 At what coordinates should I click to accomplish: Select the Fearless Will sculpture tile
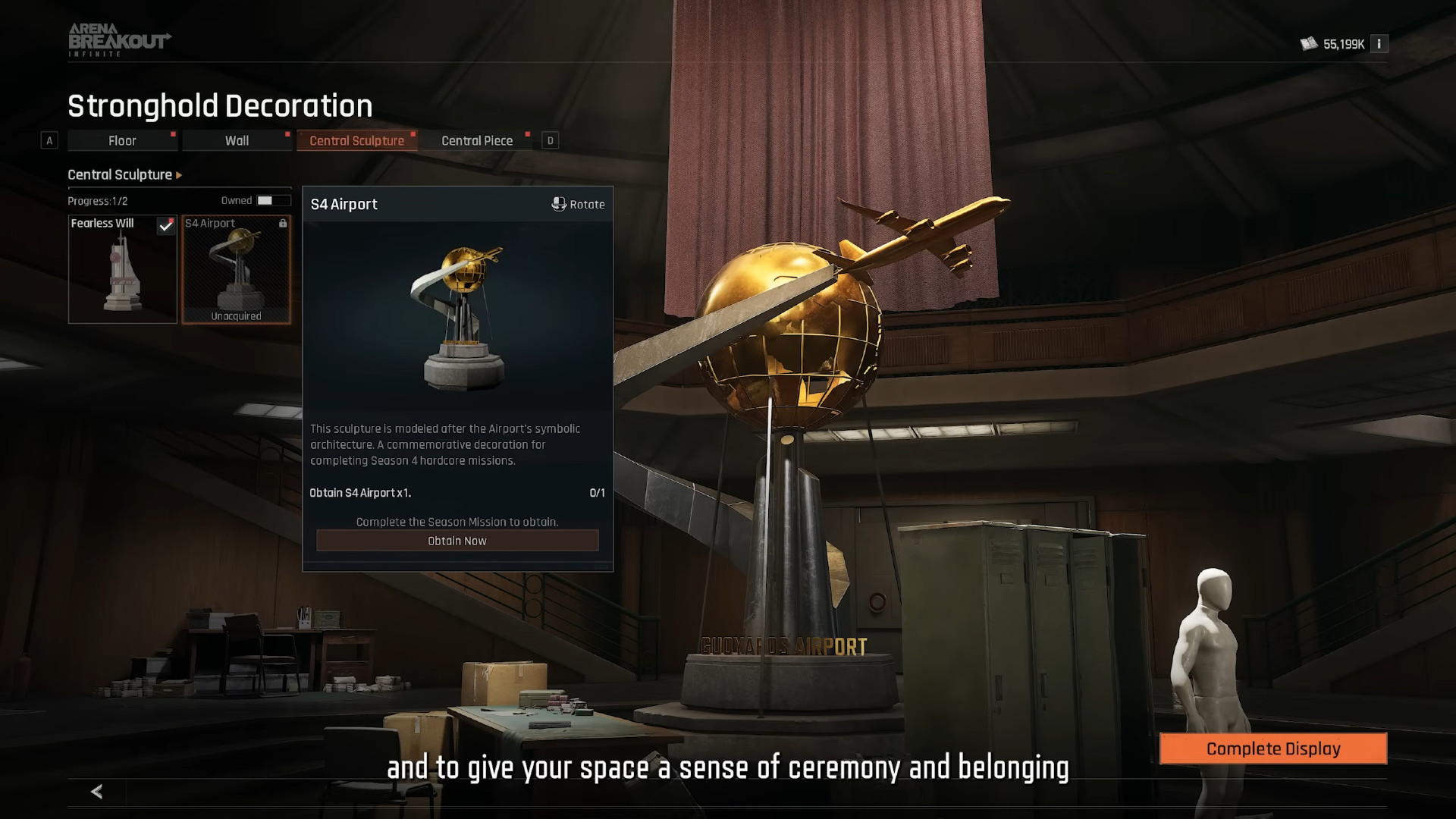pyautogui.click(x=122, y=269)
